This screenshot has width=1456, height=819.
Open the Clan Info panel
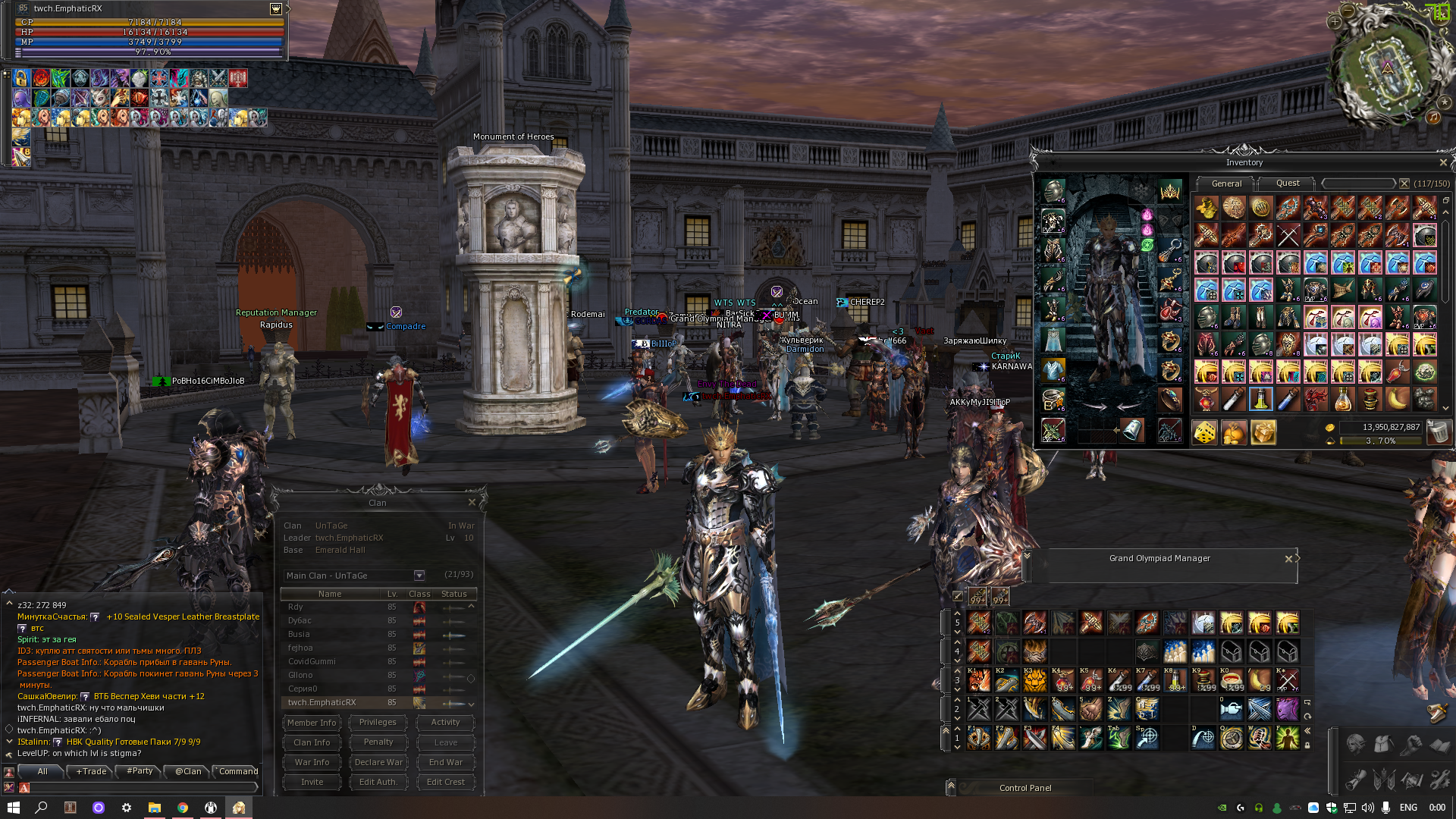tap(312, 742)
